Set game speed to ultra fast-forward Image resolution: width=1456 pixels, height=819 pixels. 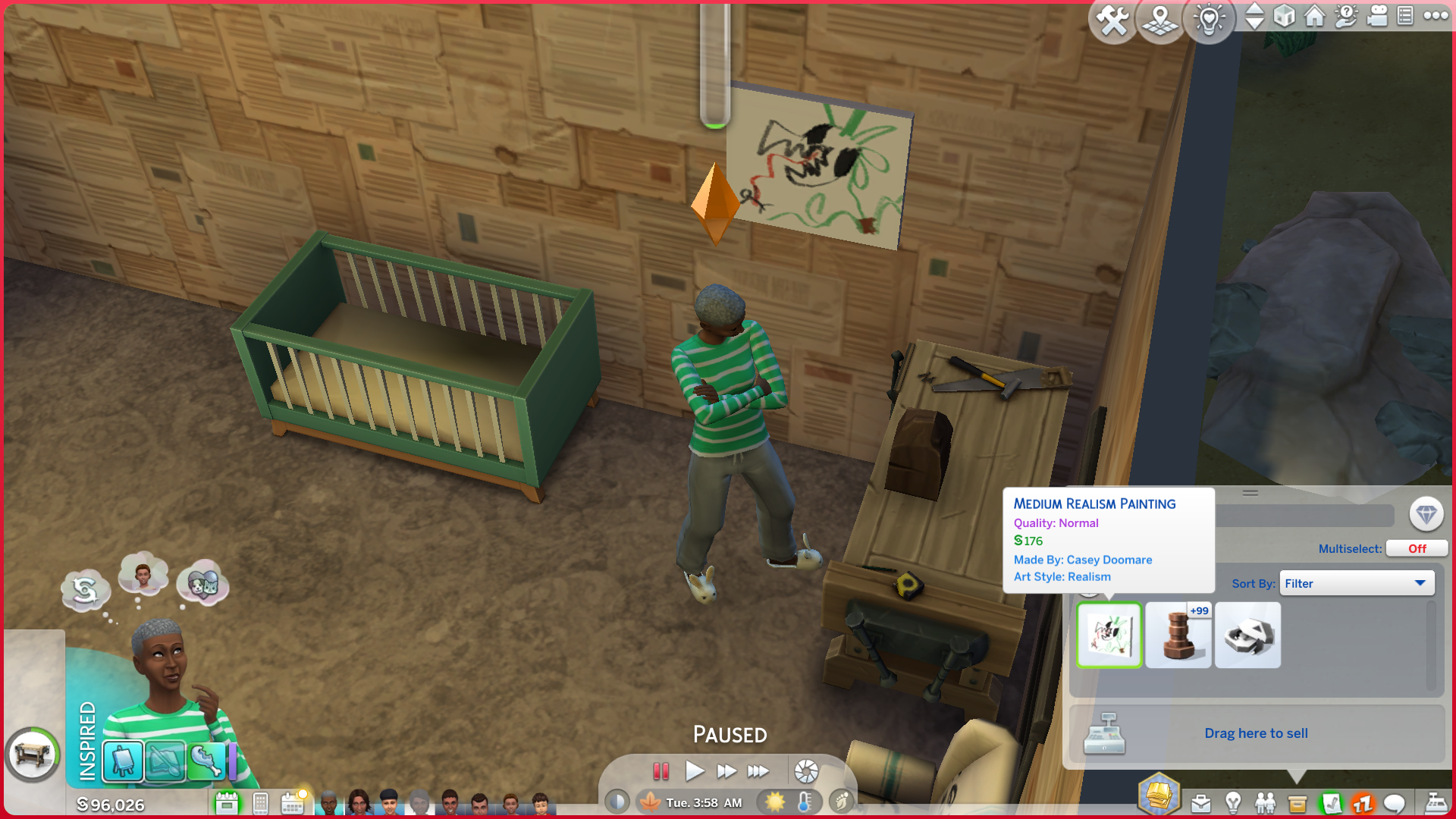[x=758, y=771]
